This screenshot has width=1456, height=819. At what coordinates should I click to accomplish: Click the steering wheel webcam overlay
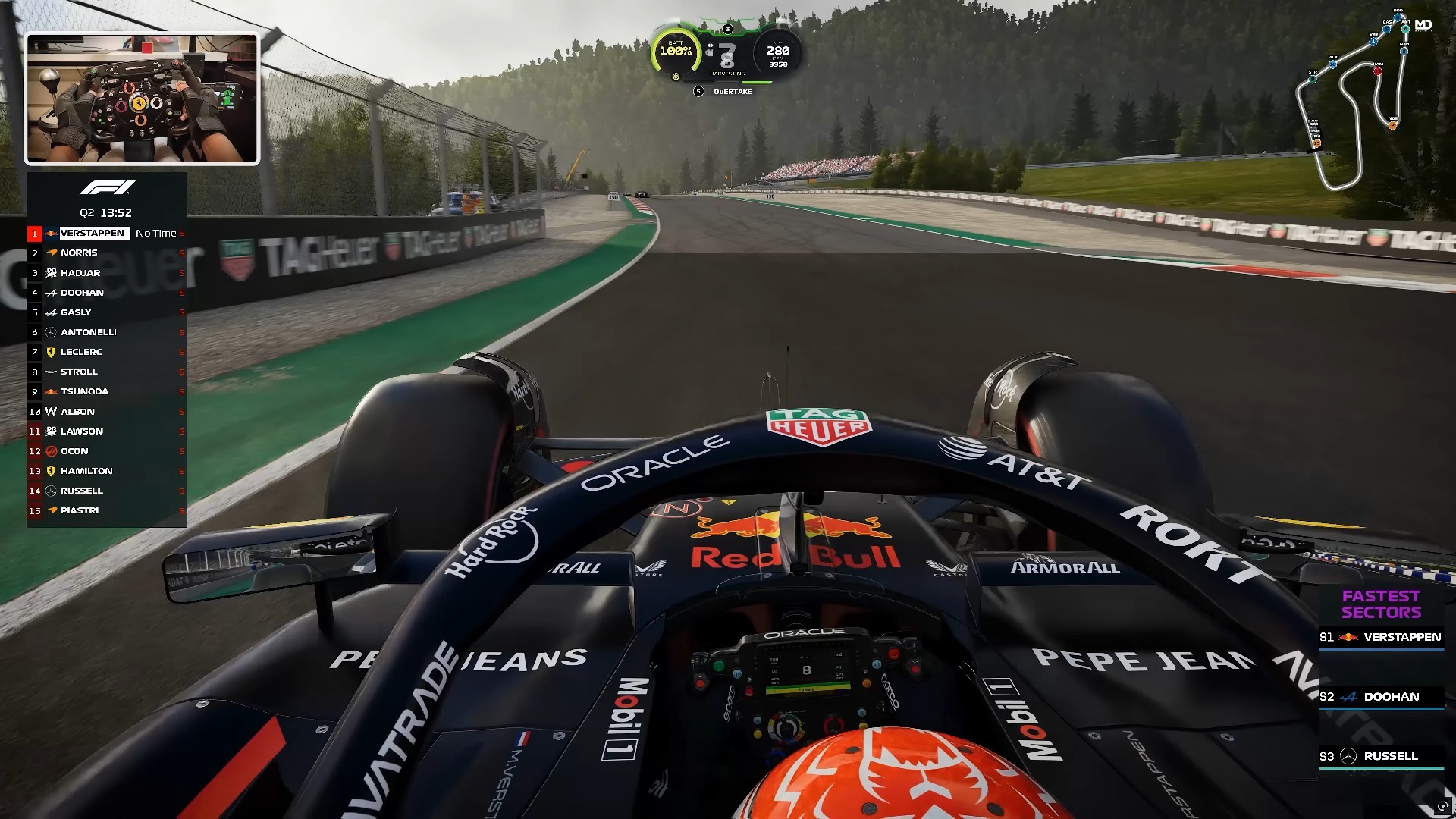(x=143, y=99)
